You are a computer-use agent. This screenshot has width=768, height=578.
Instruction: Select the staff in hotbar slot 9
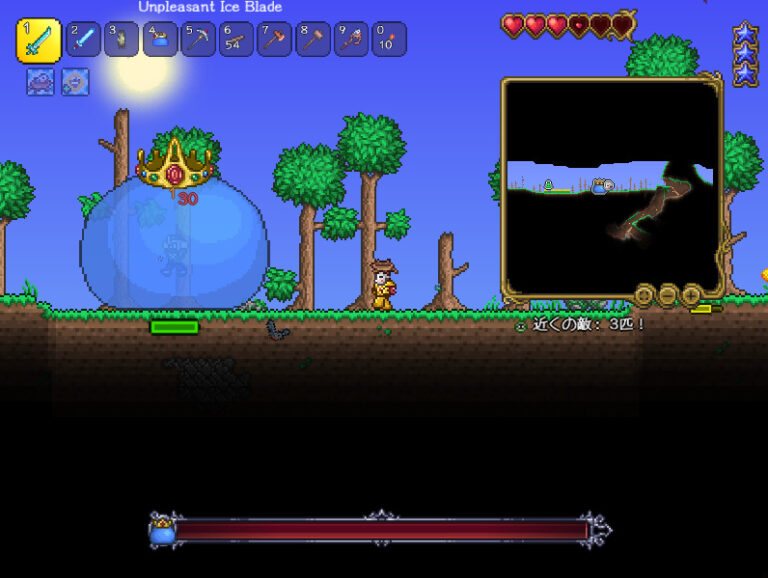click(351, 40)
